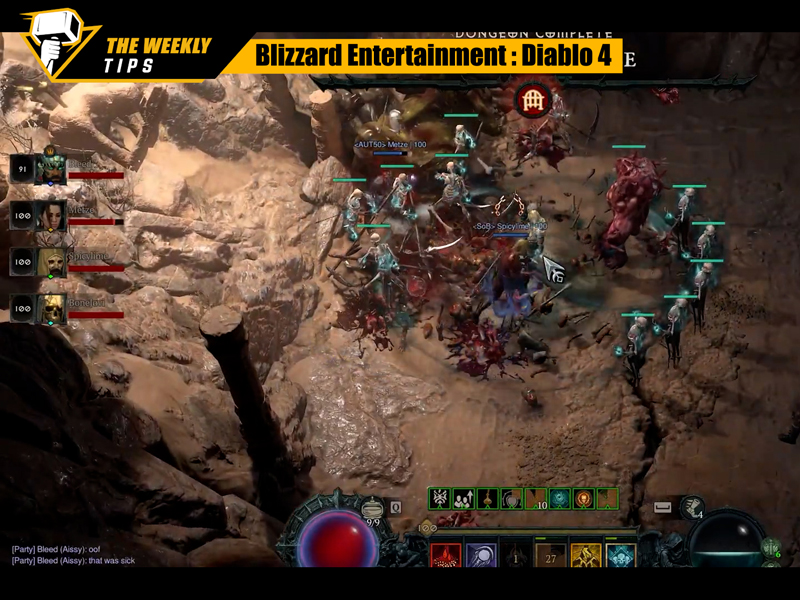Viewport: 800px width, 600px height.
Task: Select Bleed's party portrait
Action: pyautogui.click(x=52, y=170)
